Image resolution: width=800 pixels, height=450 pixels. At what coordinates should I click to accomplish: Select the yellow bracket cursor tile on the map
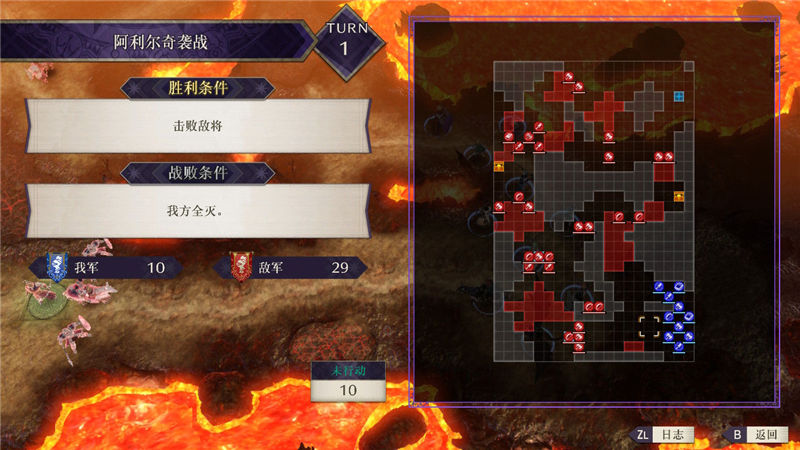[x=649, y=326]
